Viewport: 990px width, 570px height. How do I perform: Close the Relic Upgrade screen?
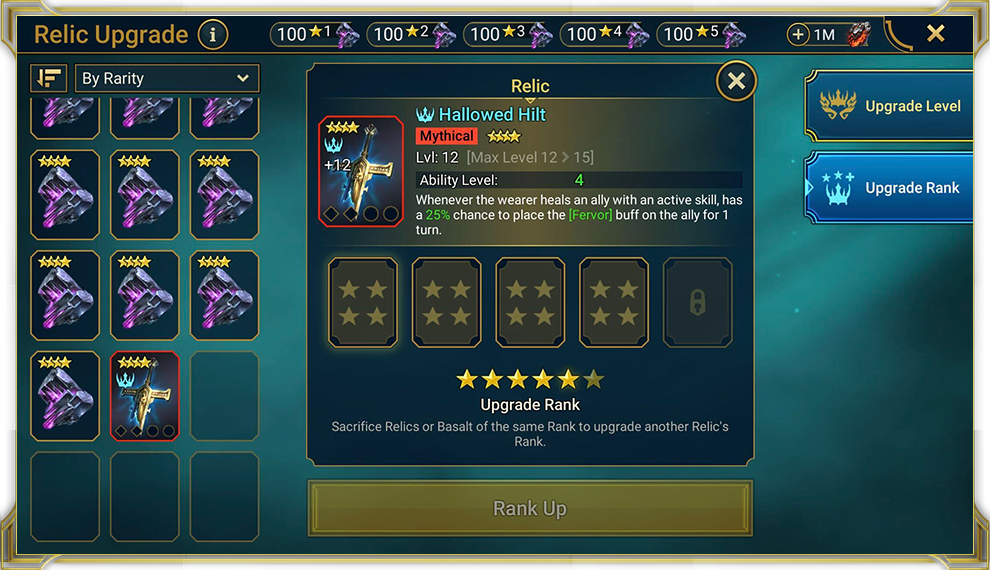click(x=935, y=34)
